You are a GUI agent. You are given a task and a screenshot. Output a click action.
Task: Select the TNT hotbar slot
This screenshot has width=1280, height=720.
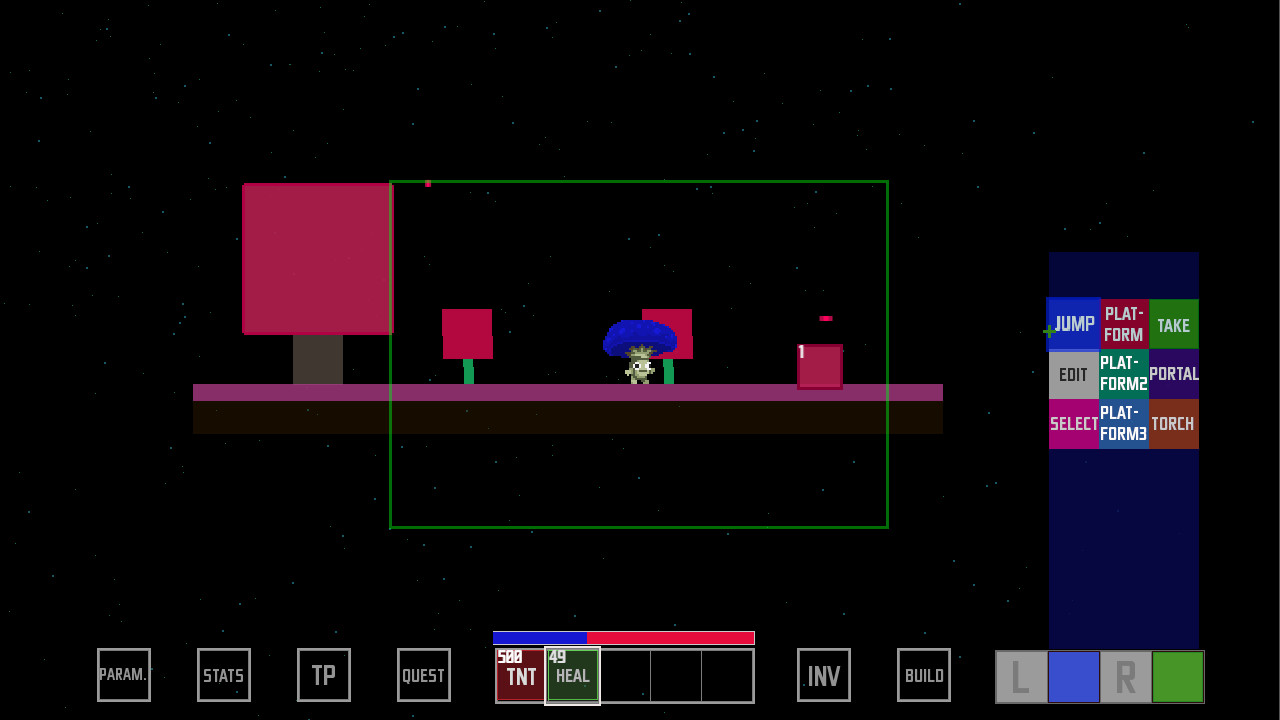click(x=520, y=676)
